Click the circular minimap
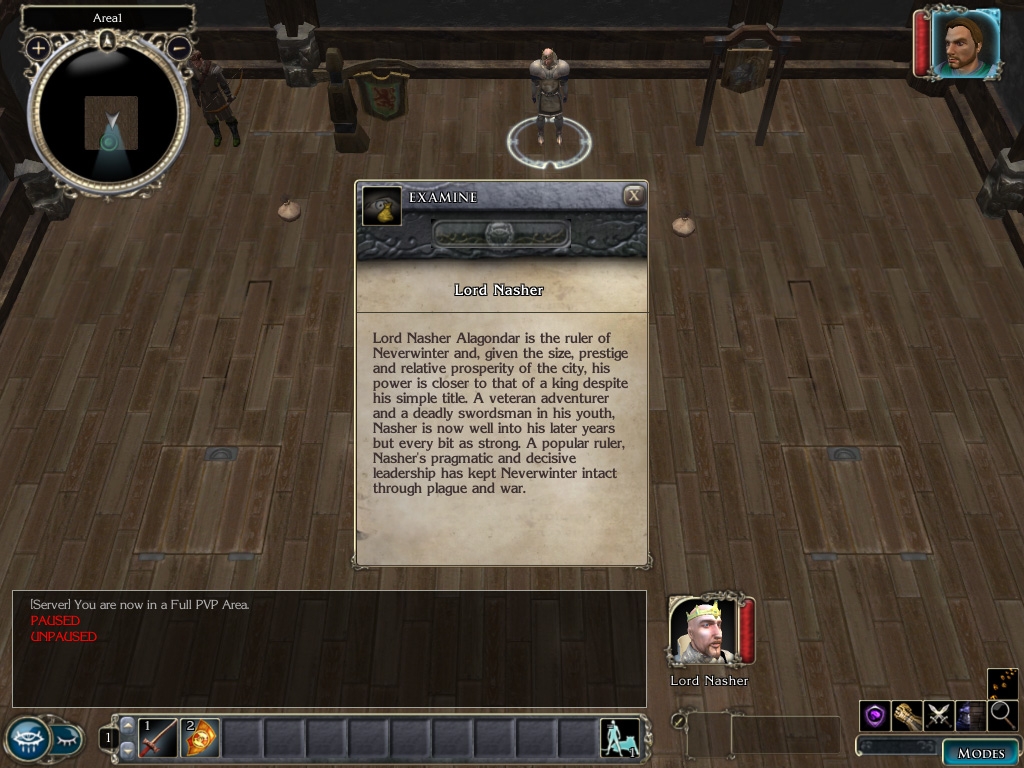 [108, 115]
